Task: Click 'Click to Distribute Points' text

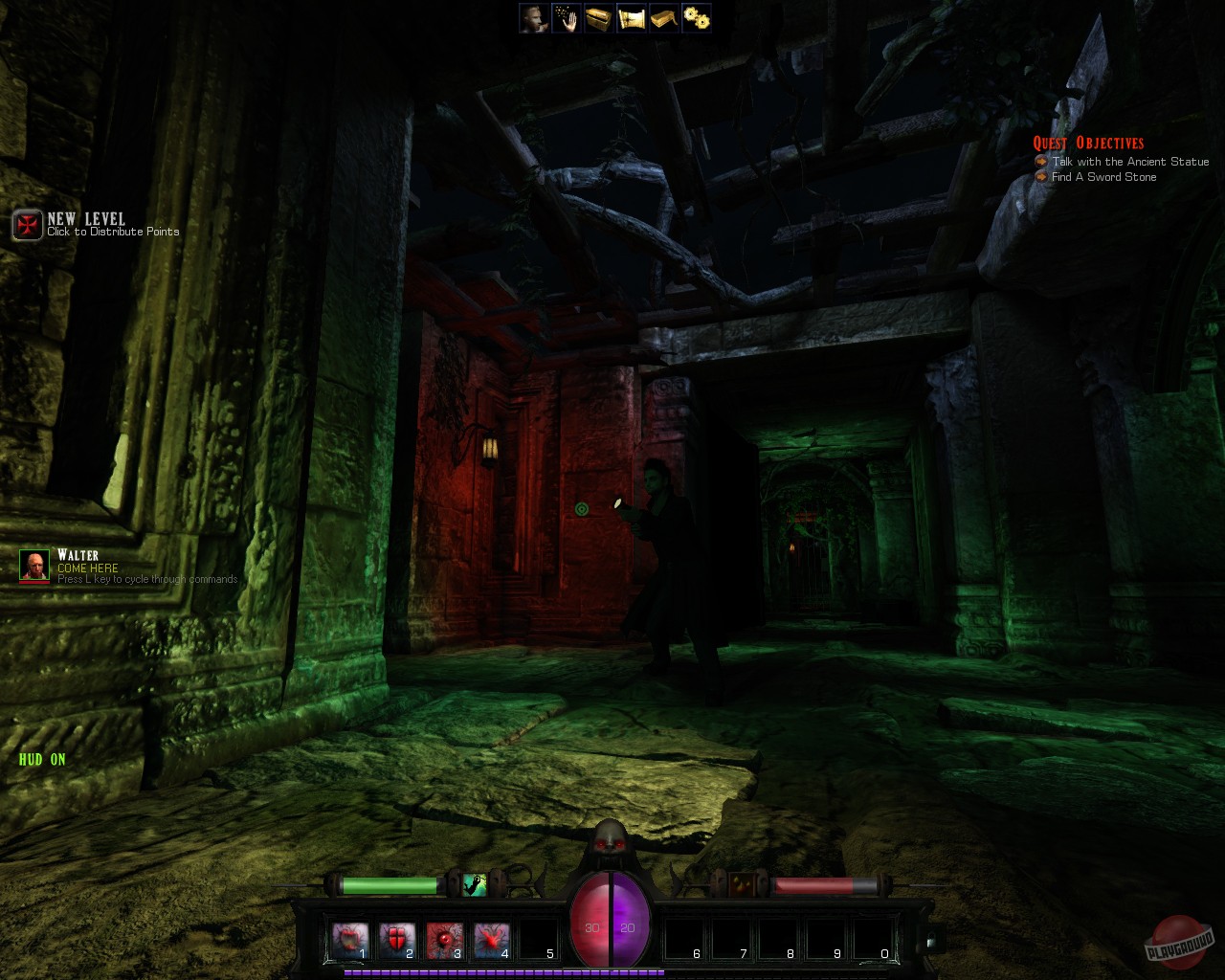Action: coord(114,231)
